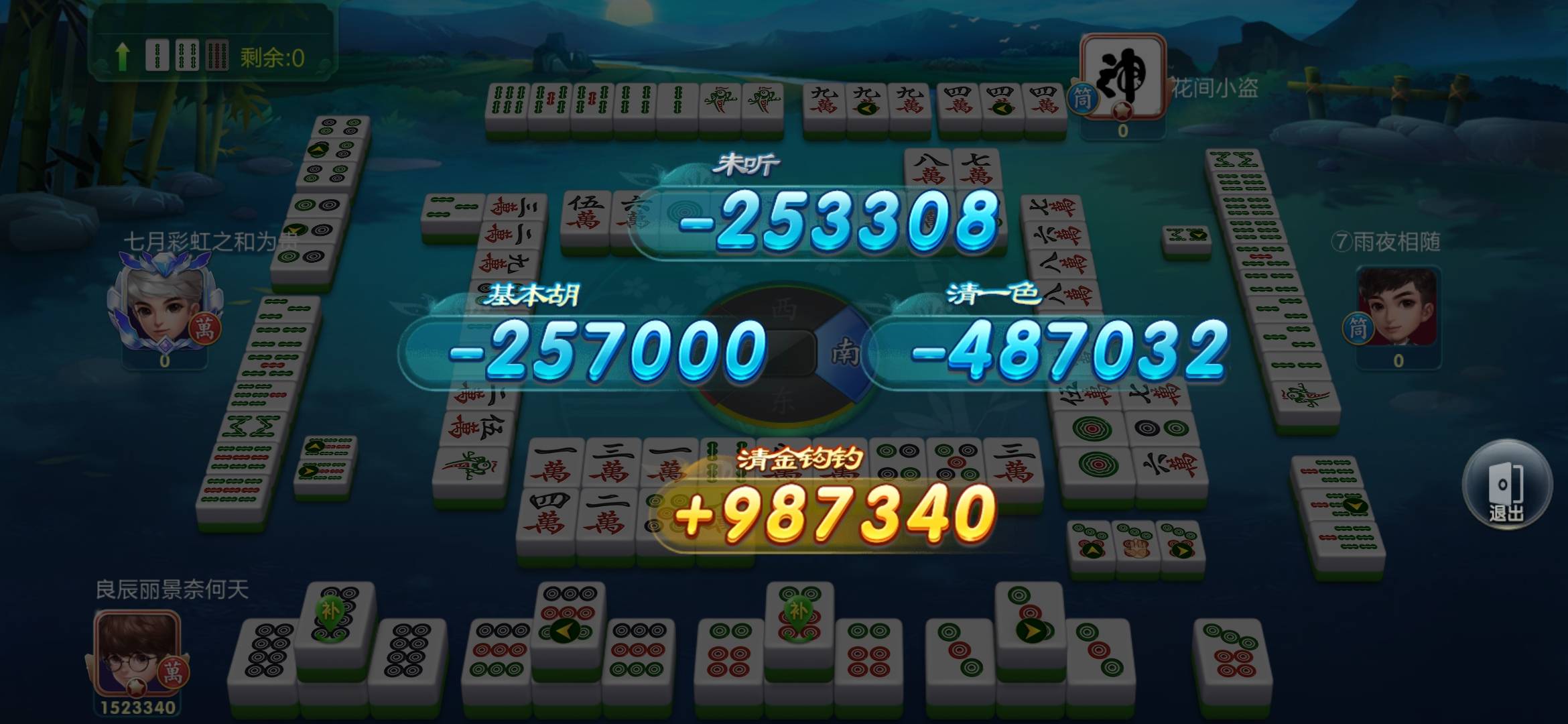Select the avatar of ⑦雨夜相随
The width and height of the screenshot is (1568, 724).
pyautogui.click(x=1397, y=307)
